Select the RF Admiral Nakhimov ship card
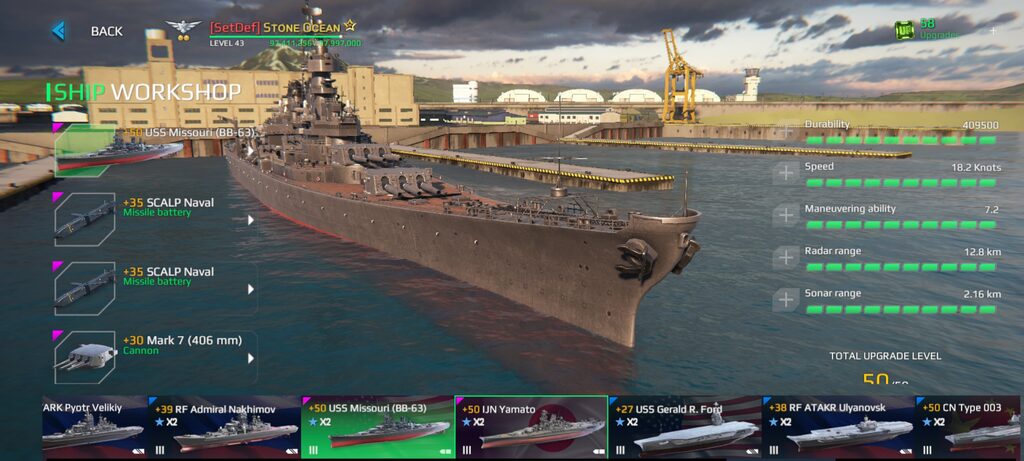This screenshot has width=1024, height=461. point(225,427)
